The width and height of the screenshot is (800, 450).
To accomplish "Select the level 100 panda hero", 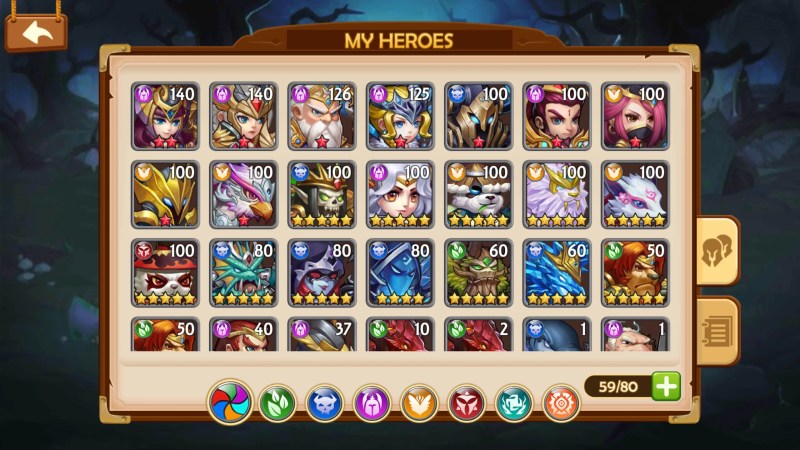I will click(478, 194).
